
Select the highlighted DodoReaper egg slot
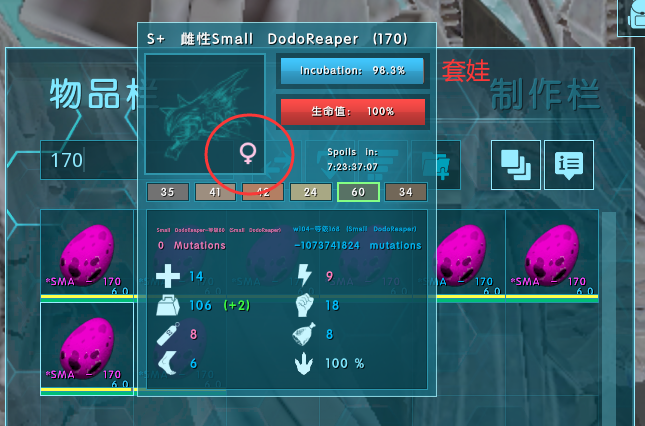pyautogui.click(x=87, y=346)
